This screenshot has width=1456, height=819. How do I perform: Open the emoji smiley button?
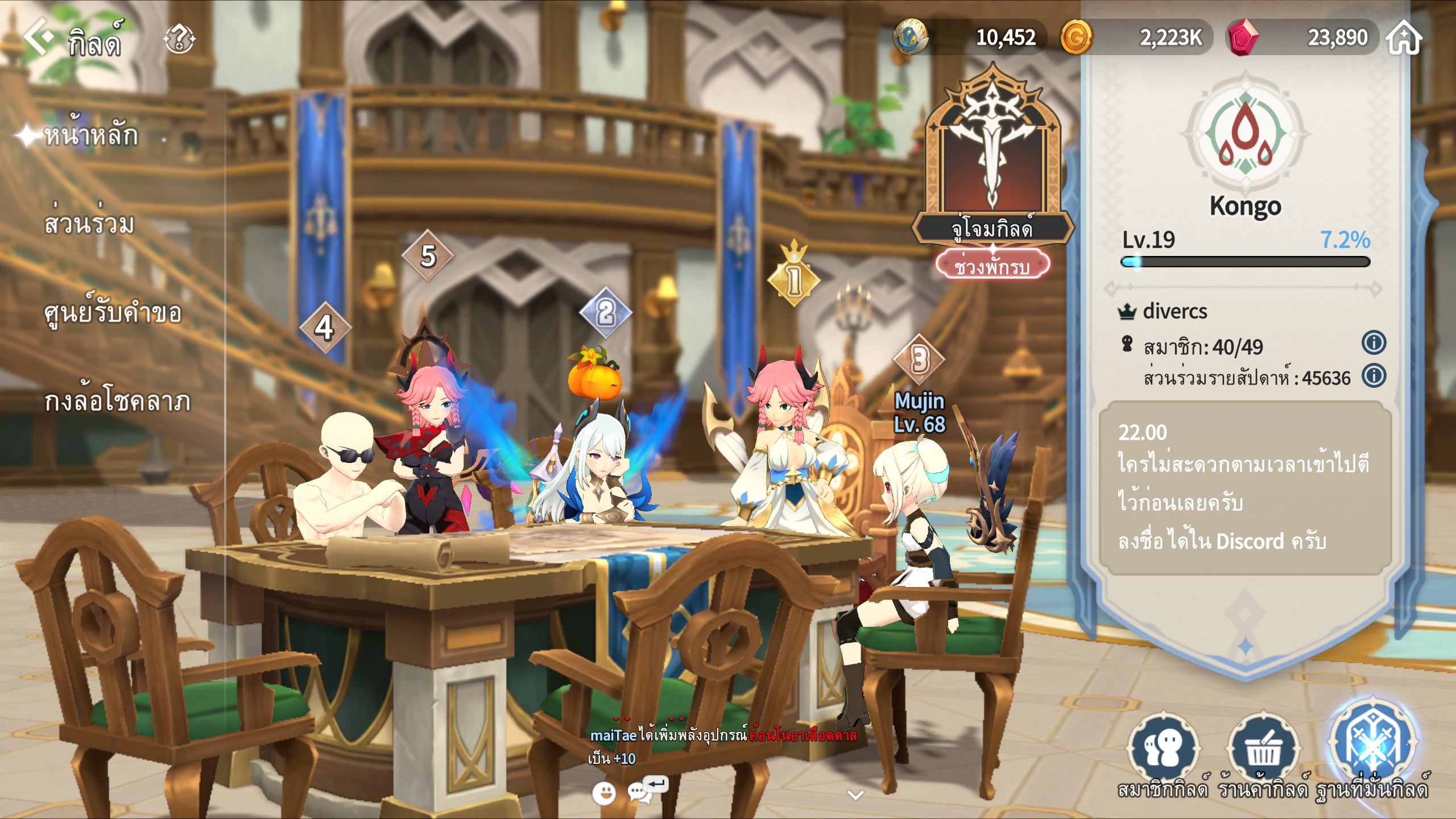(x=603, y=792)
